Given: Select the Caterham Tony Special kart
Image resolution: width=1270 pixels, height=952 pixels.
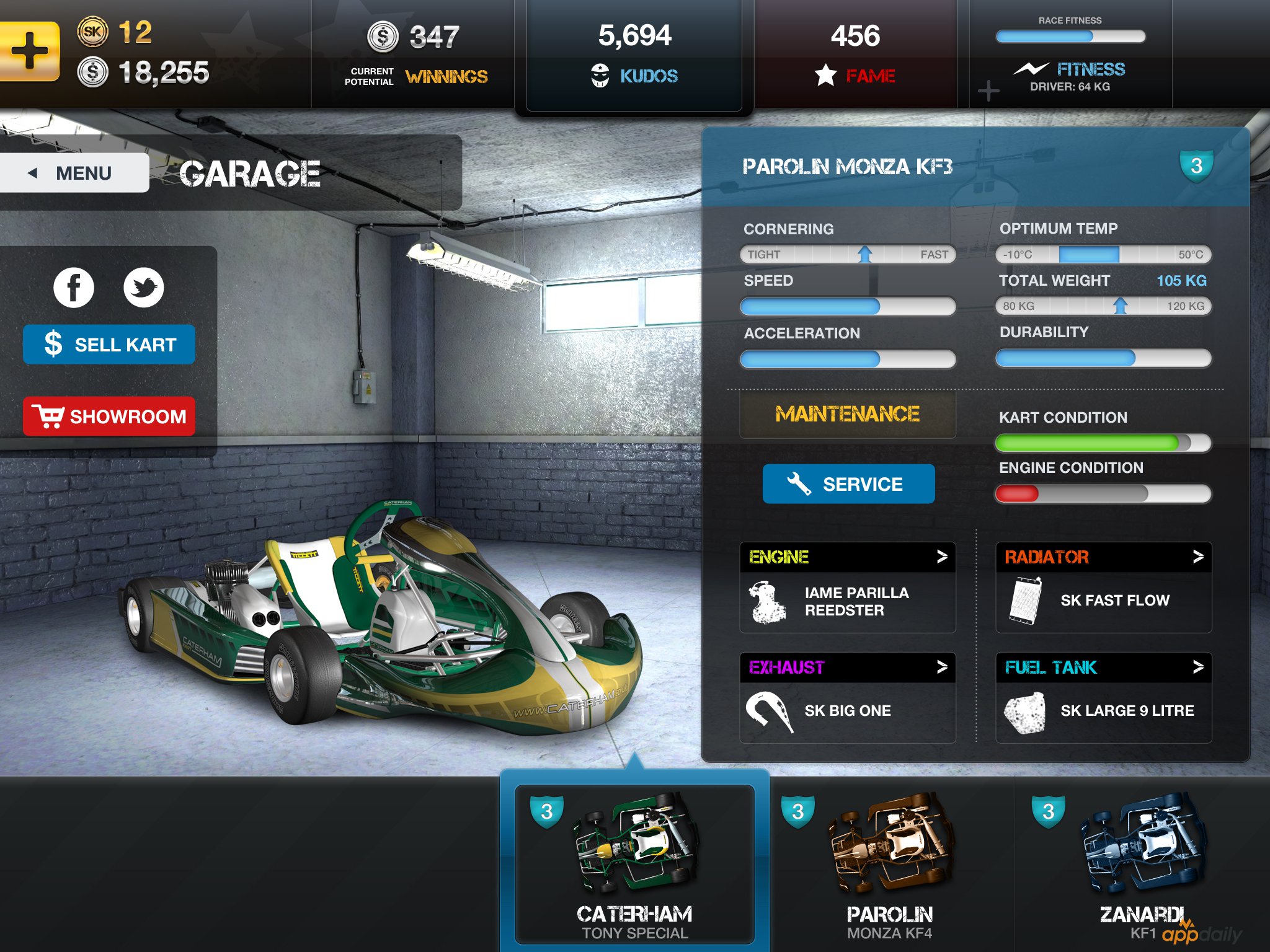Looking at the screenshot, I should click(634, 865).
